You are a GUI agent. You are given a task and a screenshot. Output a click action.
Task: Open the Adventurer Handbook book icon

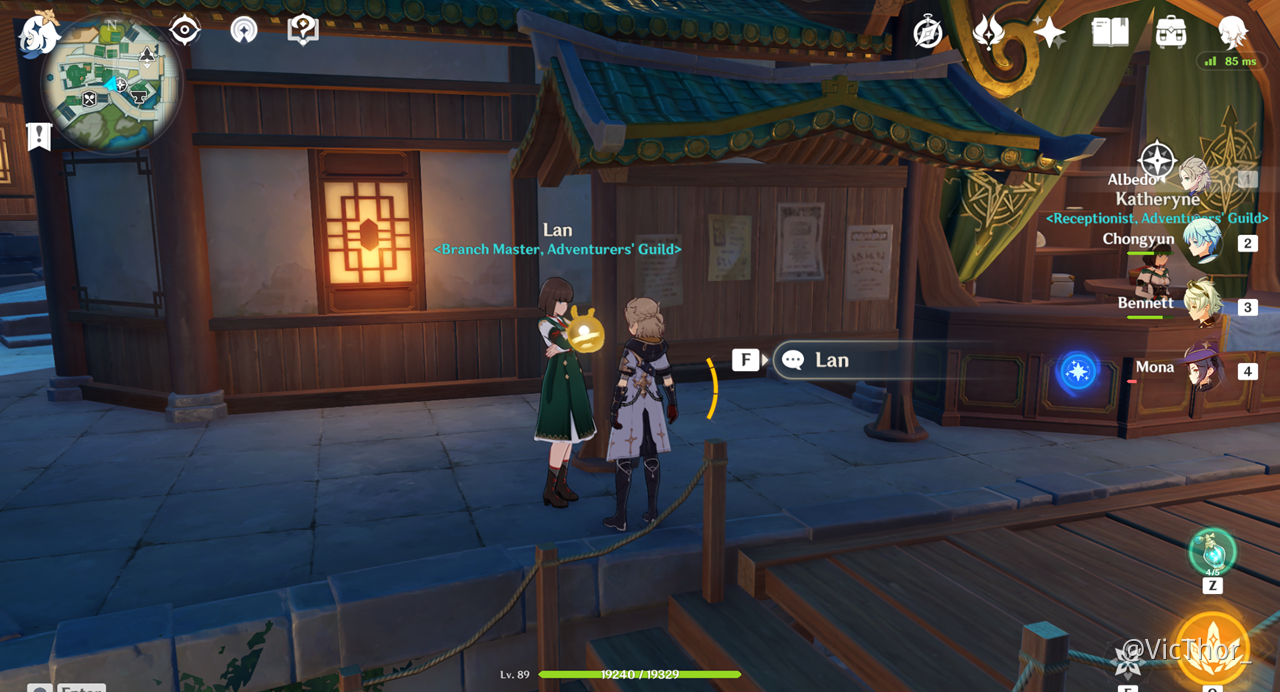click(1110, 32)
